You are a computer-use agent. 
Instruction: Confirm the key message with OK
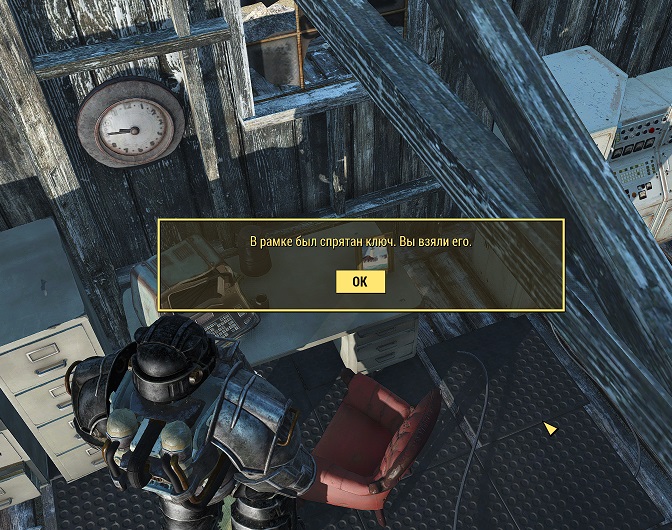360,282
